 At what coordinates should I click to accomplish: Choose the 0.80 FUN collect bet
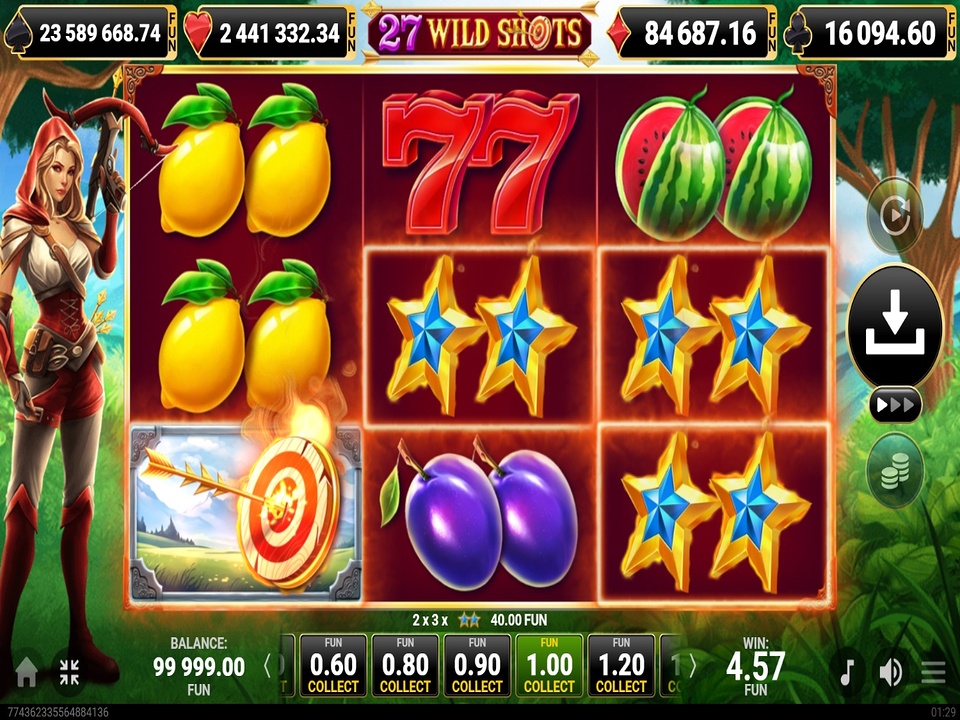click(x=405, y=666)
